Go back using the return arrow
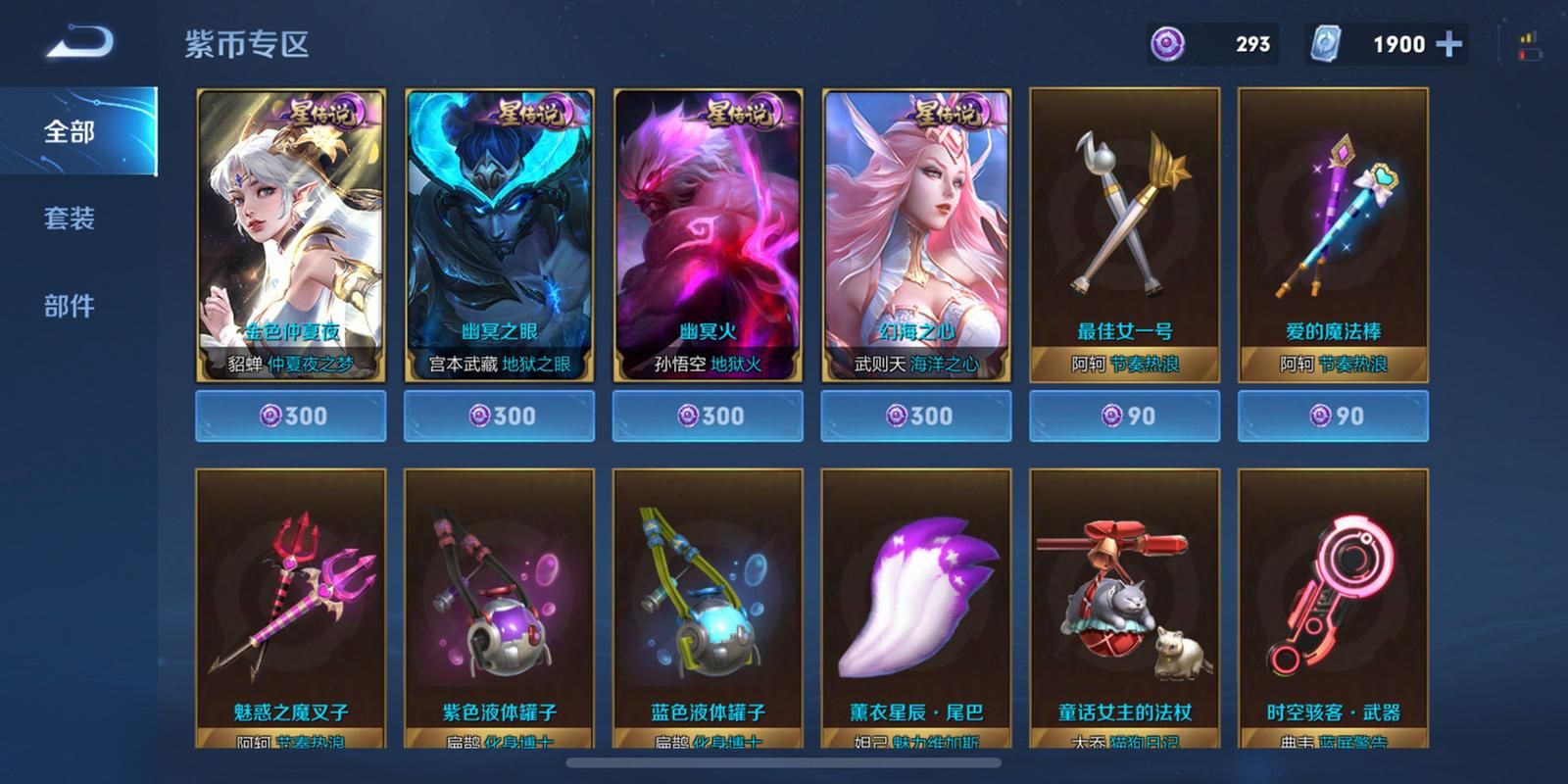The height and width of the screenshot is (784, 1568). coord(80,43)
